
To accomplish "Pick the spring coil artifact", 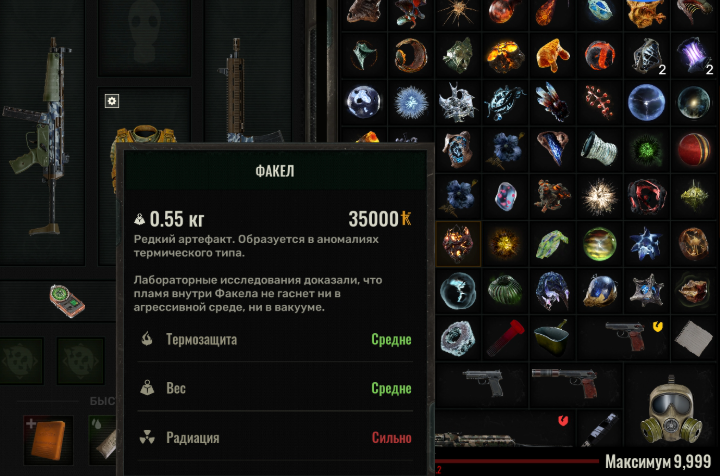I will (599, 149).
